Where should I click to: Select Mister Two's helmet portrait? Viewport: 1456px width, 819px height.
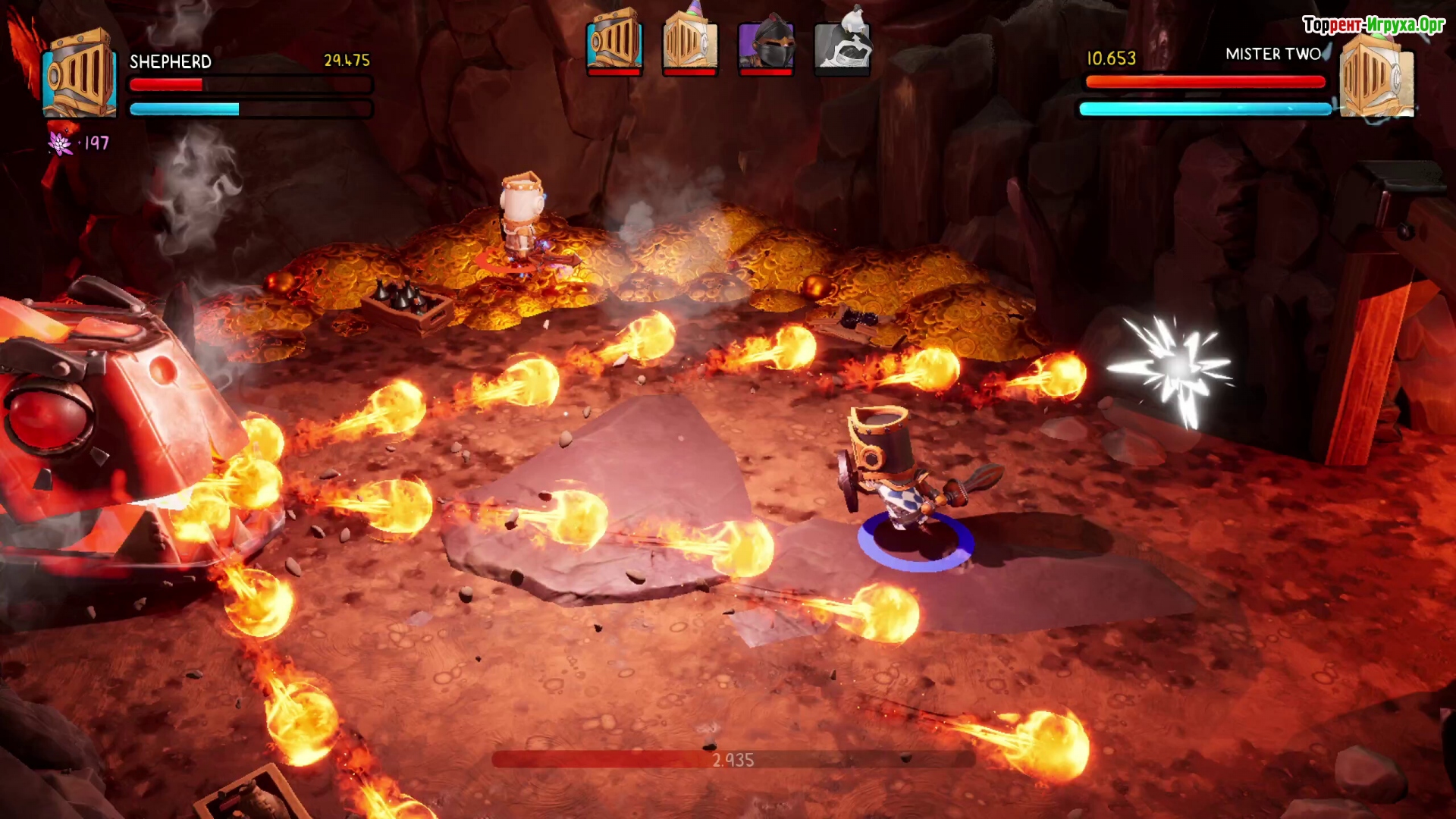(x=1376, y=76)
